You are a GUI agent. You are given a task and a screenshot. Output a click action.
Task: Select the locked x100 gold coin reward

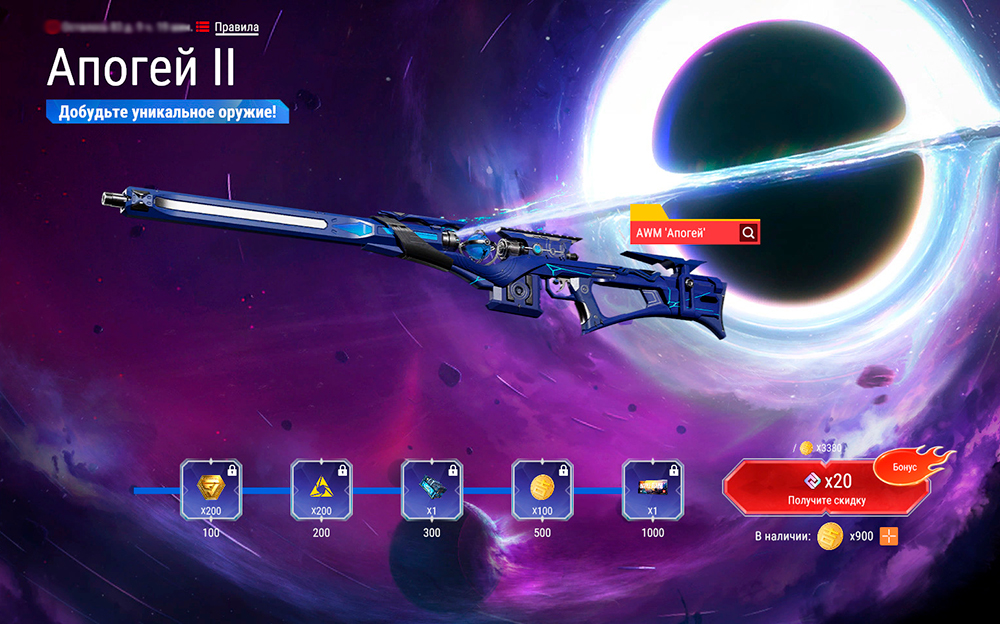pyautogui.click(x=542, y=490)
